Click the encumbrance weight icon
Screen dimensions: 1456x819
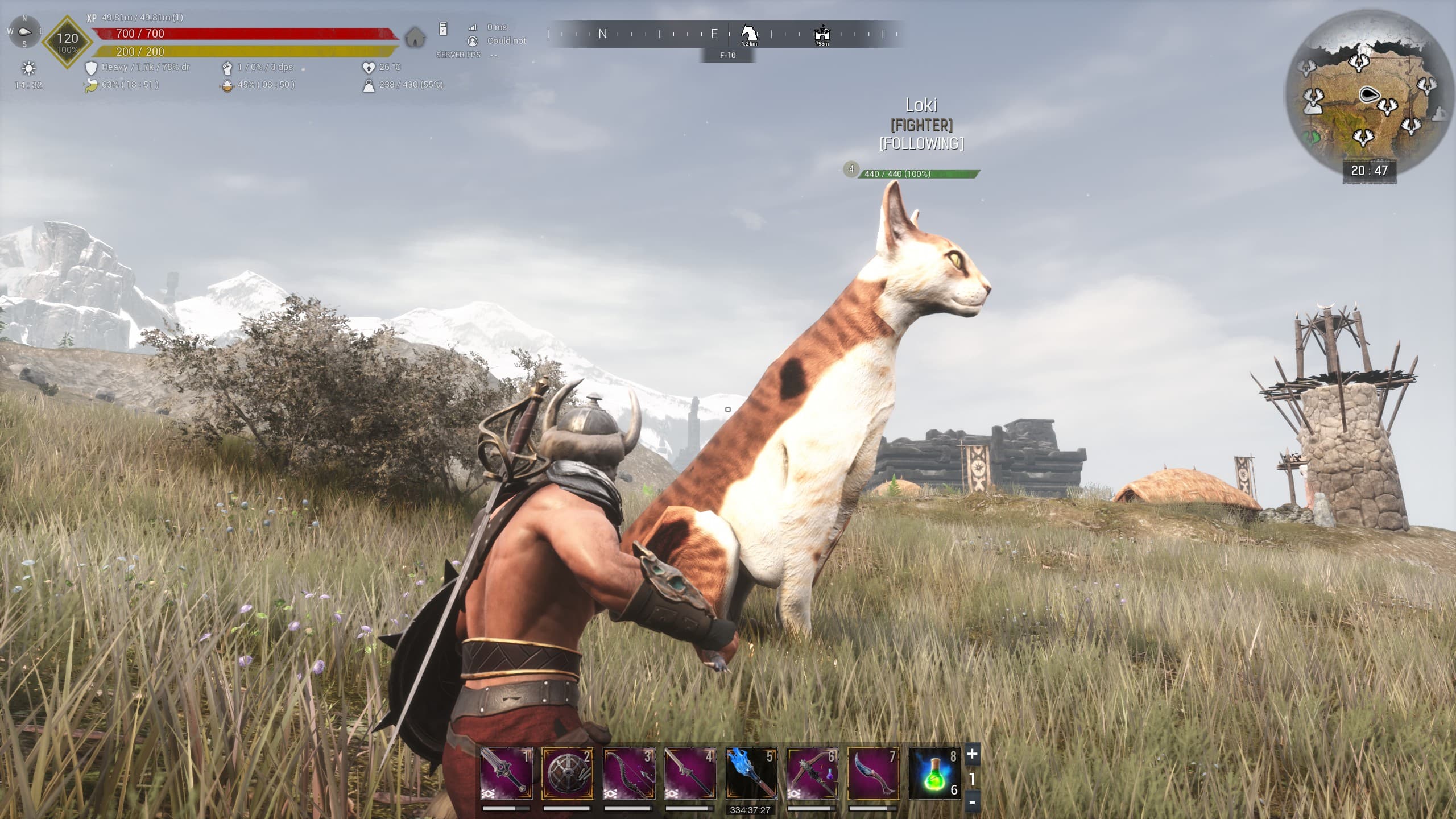(x=369, y=86)
